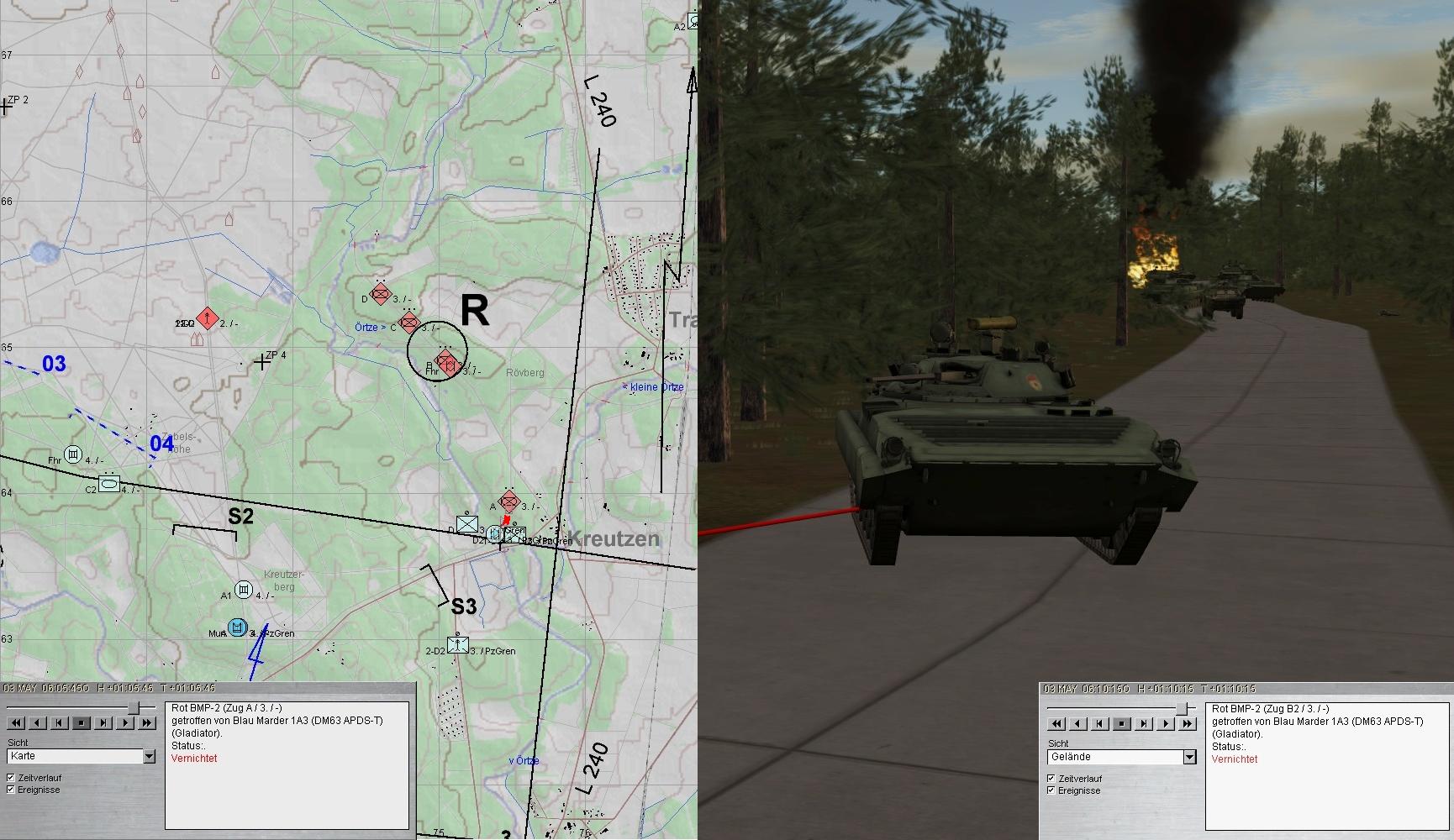Image resolution: width=1454 pixels, height=840 pixels.
Task: Toggle Ereignisse checkbox in the Karte panel
Action: [11, 790]
